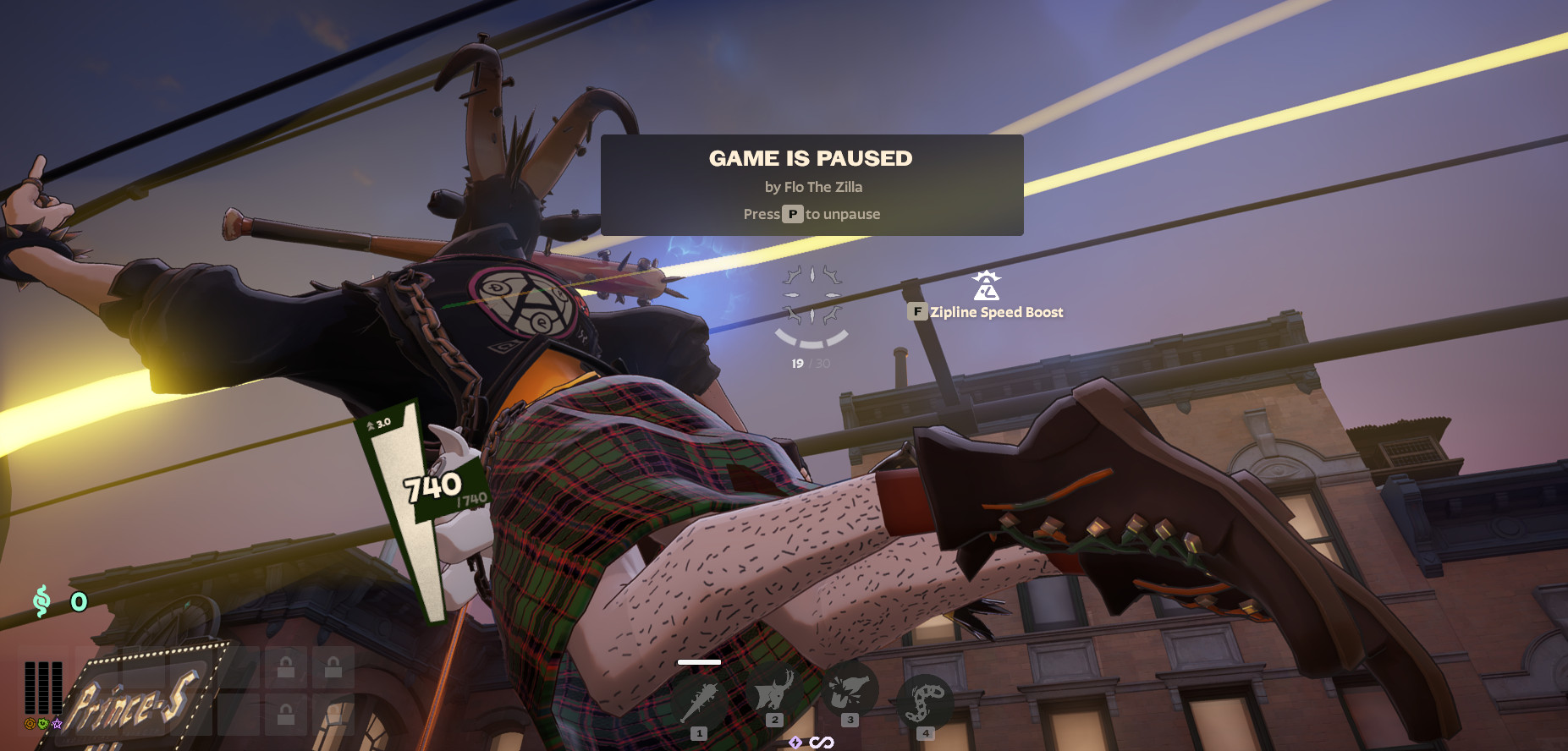Click the purple lightning bolt icon
The image size is (1568, 751).
[x=796, y=743]
